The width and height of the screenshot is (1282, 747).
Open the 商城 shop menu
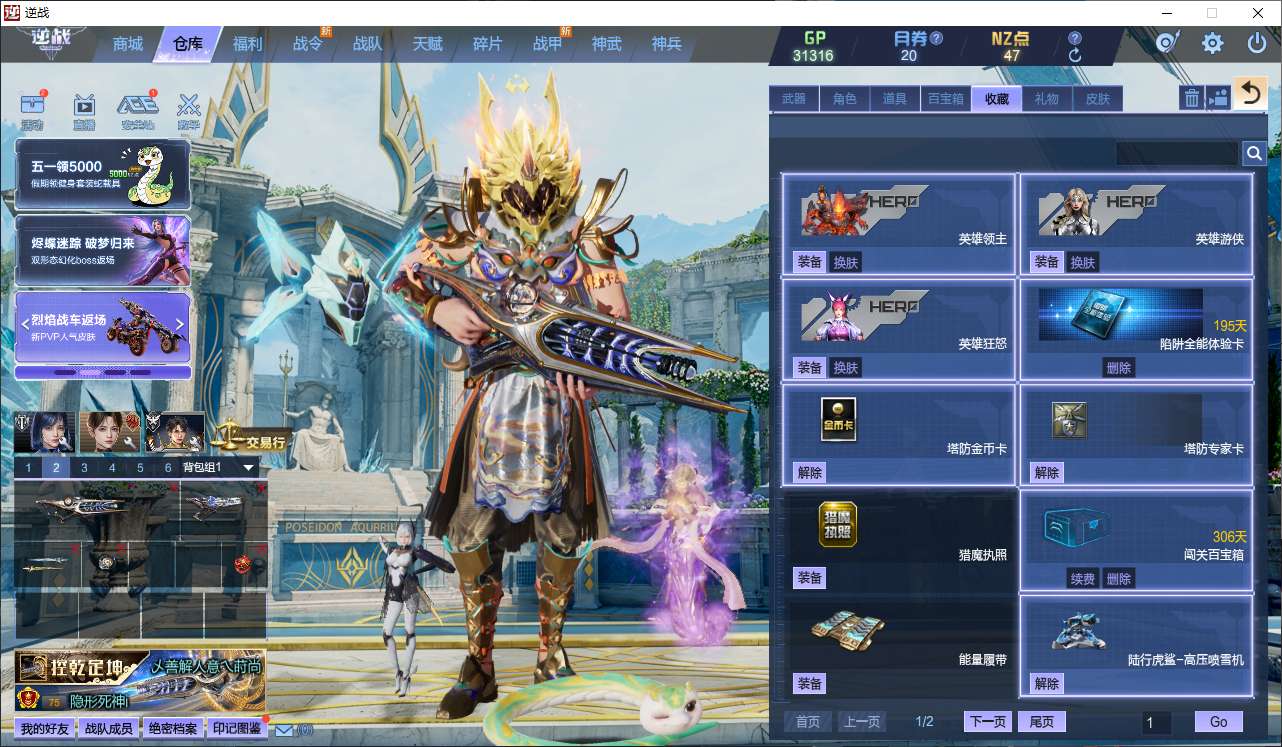point(128,44)
